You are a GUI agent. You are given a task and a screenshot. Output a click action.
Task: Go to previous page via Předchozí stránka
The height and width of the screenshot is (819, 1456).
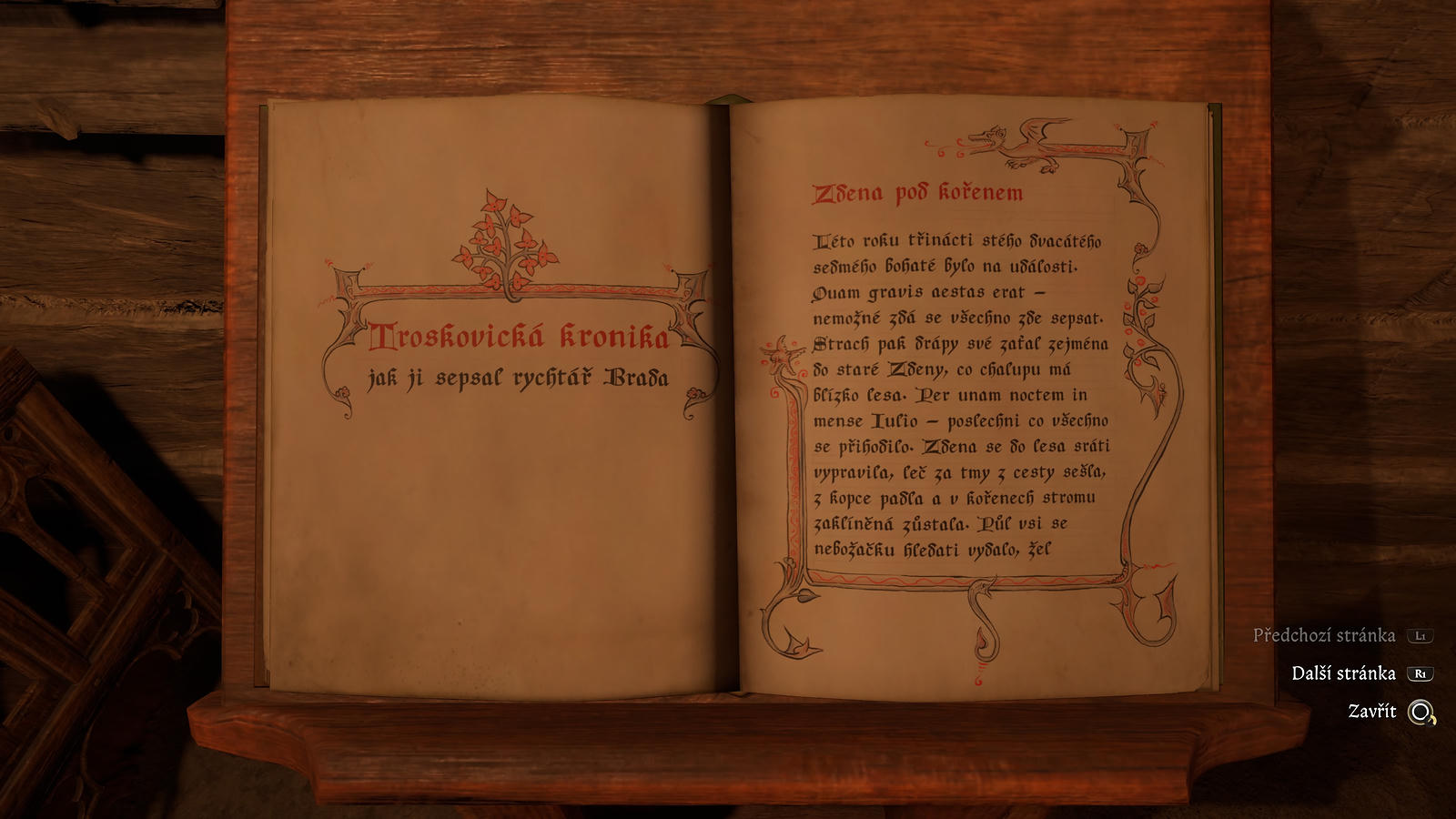pos(1324,635)
